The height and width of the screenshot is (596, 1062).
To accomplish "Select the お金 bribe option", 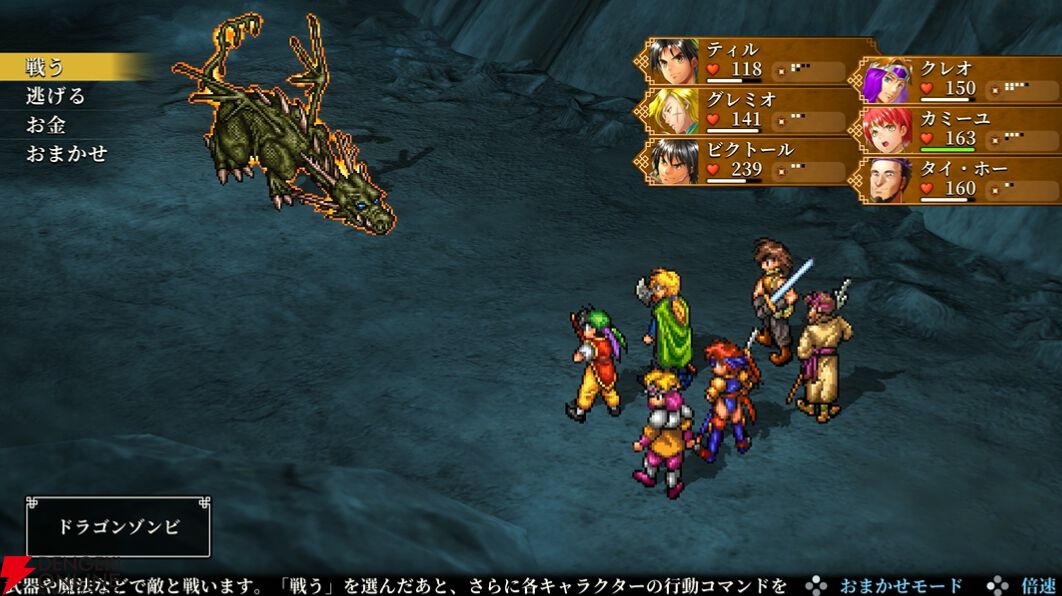I will (46, 125).
